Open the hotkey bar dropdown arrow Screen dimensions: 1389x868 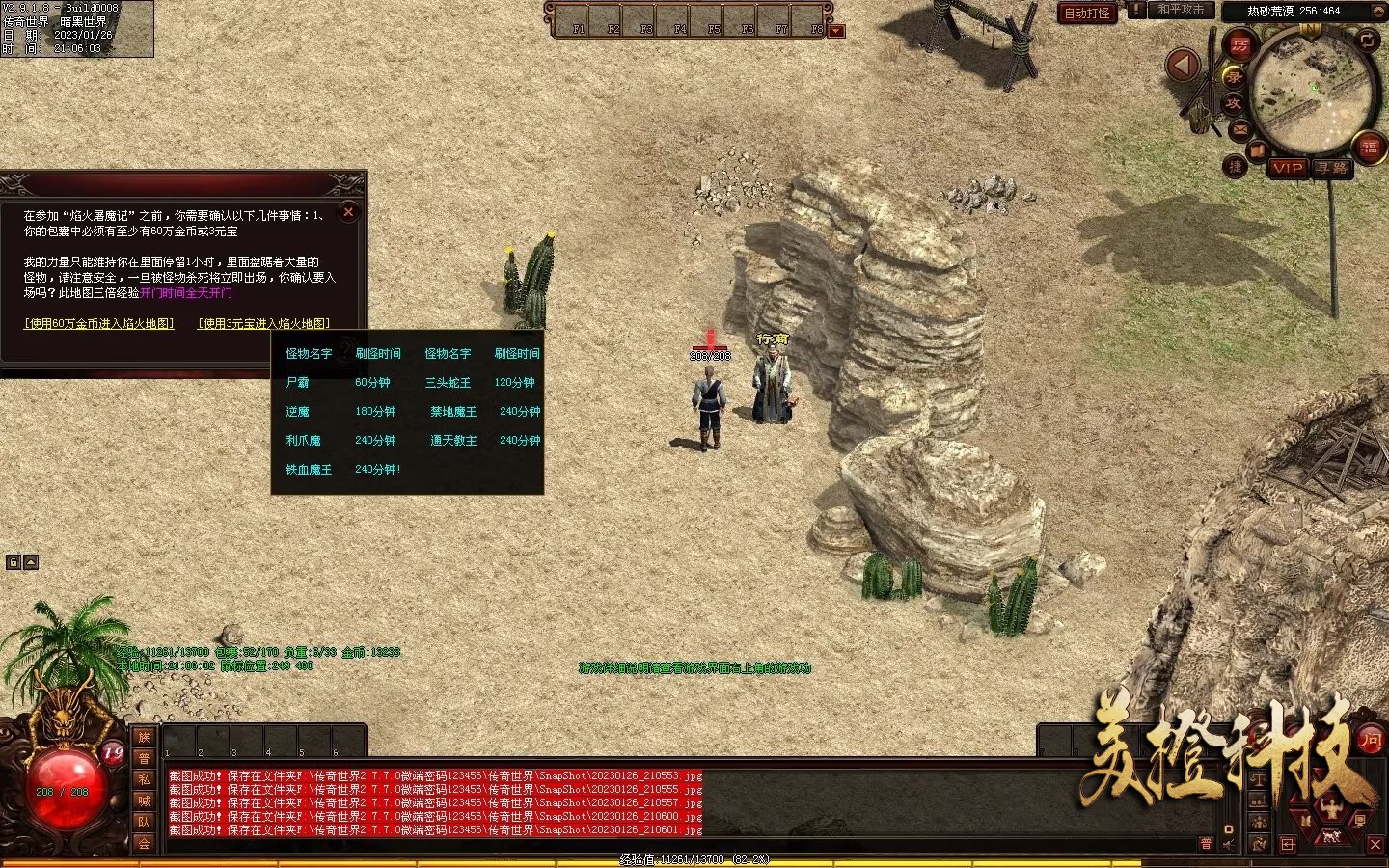coord(836,31)
